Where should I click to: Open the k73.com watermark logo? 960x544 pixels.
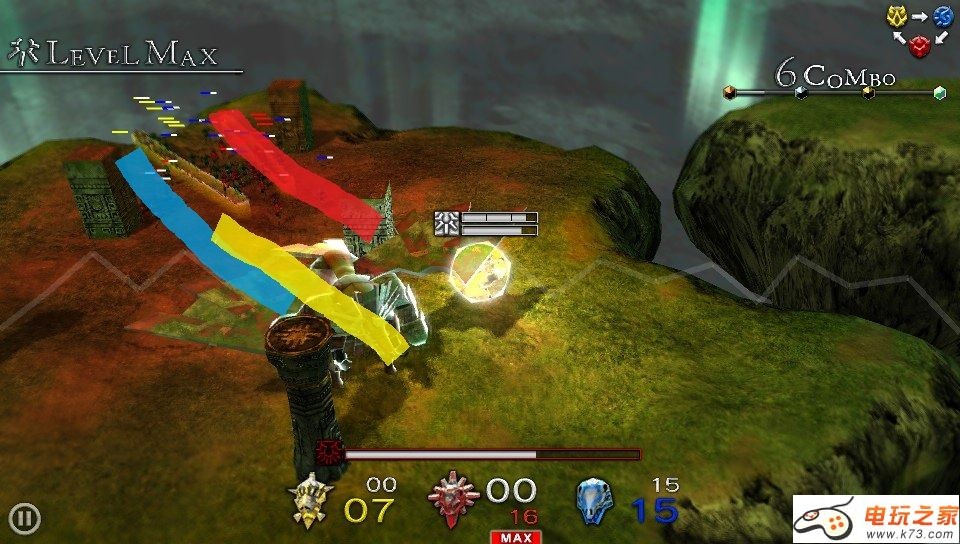(876, 519)
